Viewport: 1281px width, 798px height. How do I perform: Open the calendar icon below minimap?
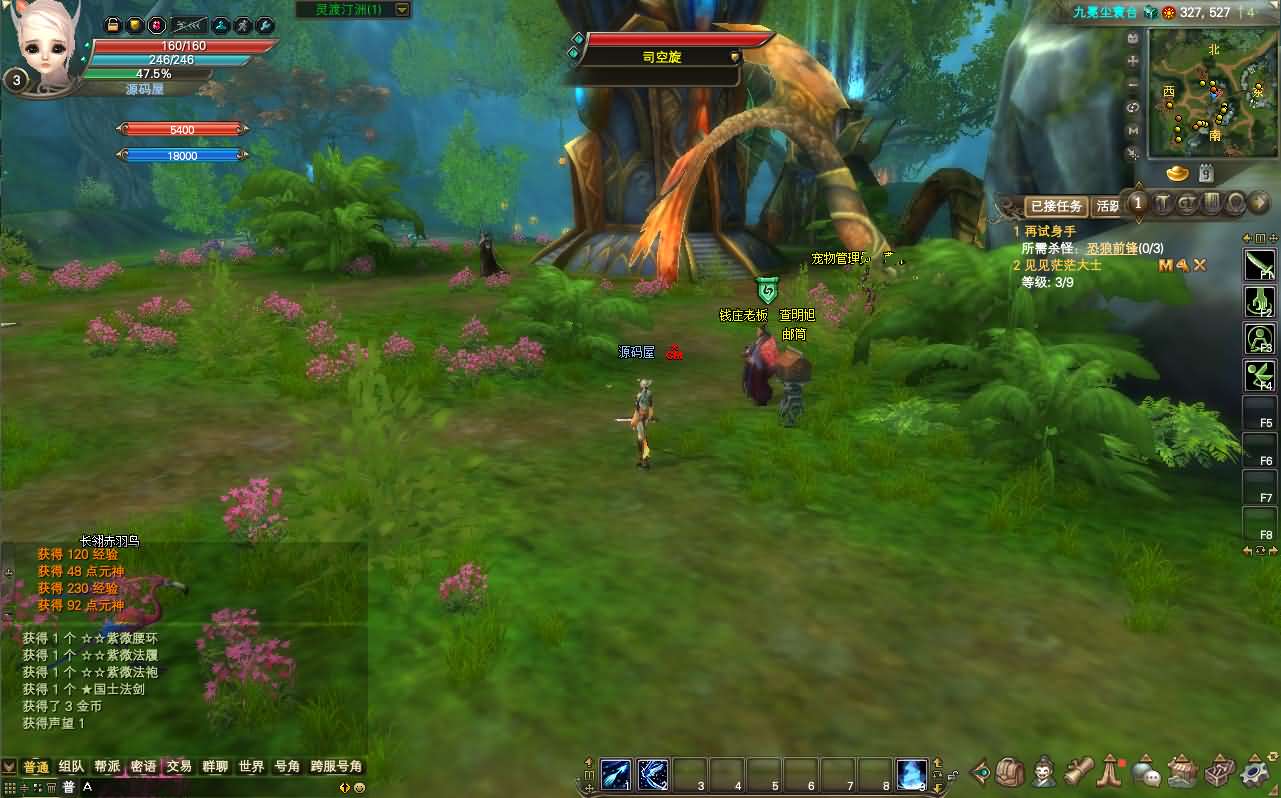[1206, 173]
